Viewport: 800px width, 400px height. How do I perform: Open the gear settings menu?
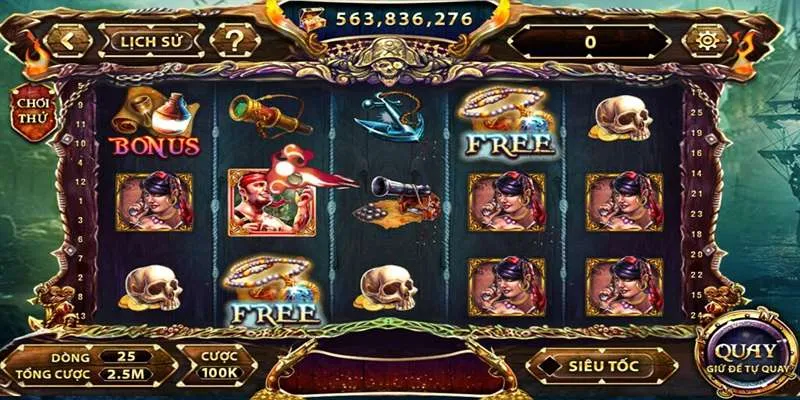point(705,41)
